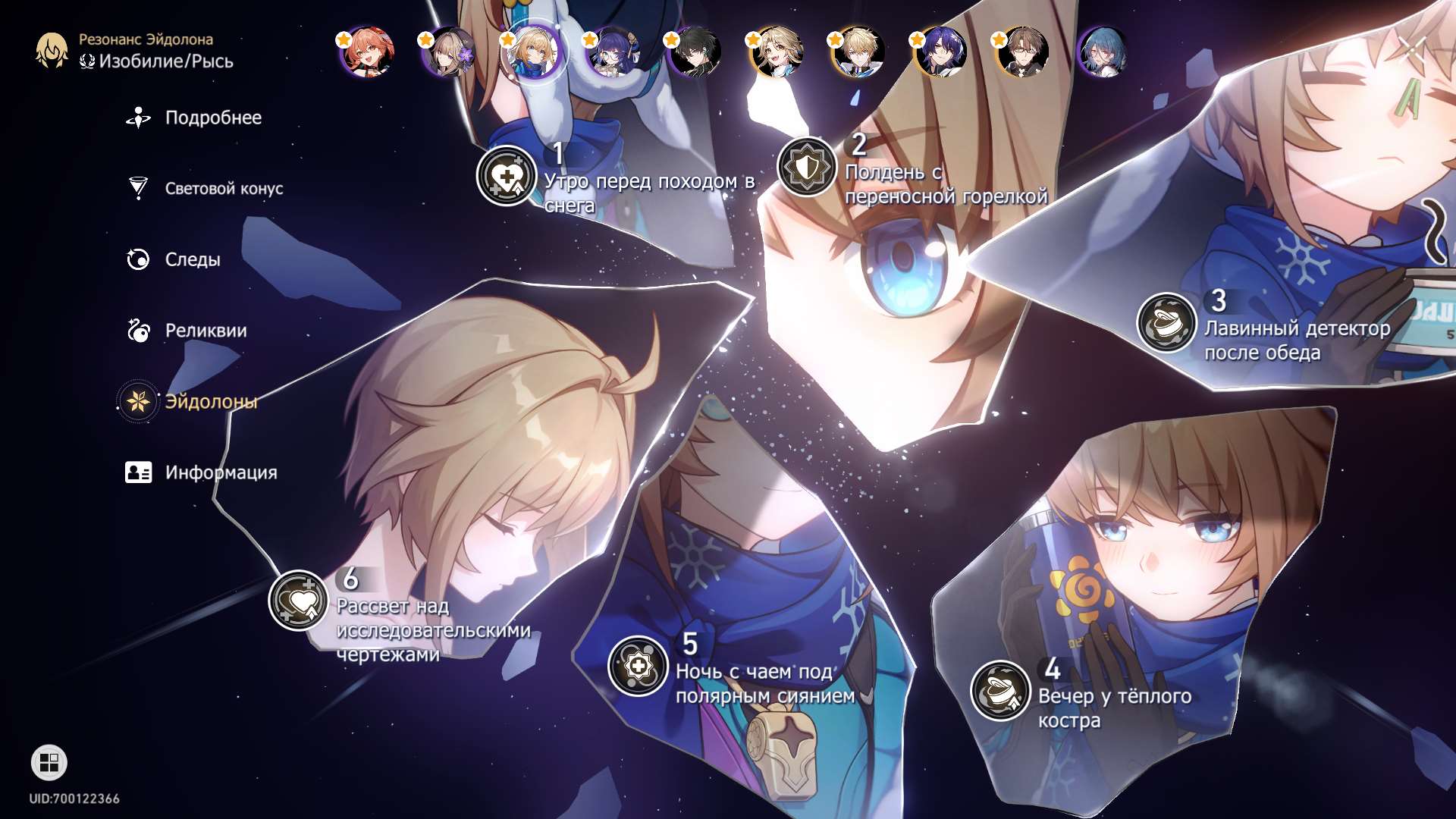Switch to the red-haired character portrait
Viewport: 1456px width, 819px height.
tap(366, 52)
